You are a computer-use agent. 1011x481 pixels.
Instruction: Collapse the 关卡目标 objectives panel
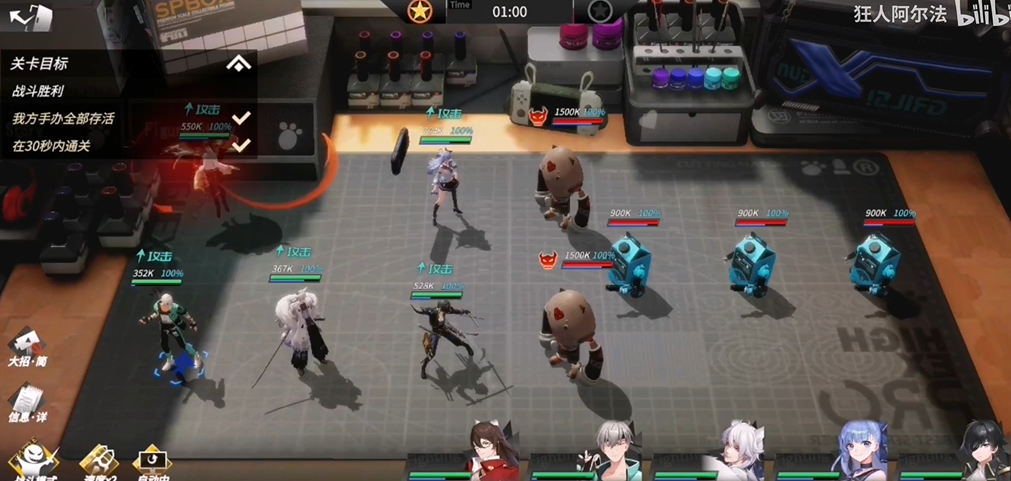point(238,64)
